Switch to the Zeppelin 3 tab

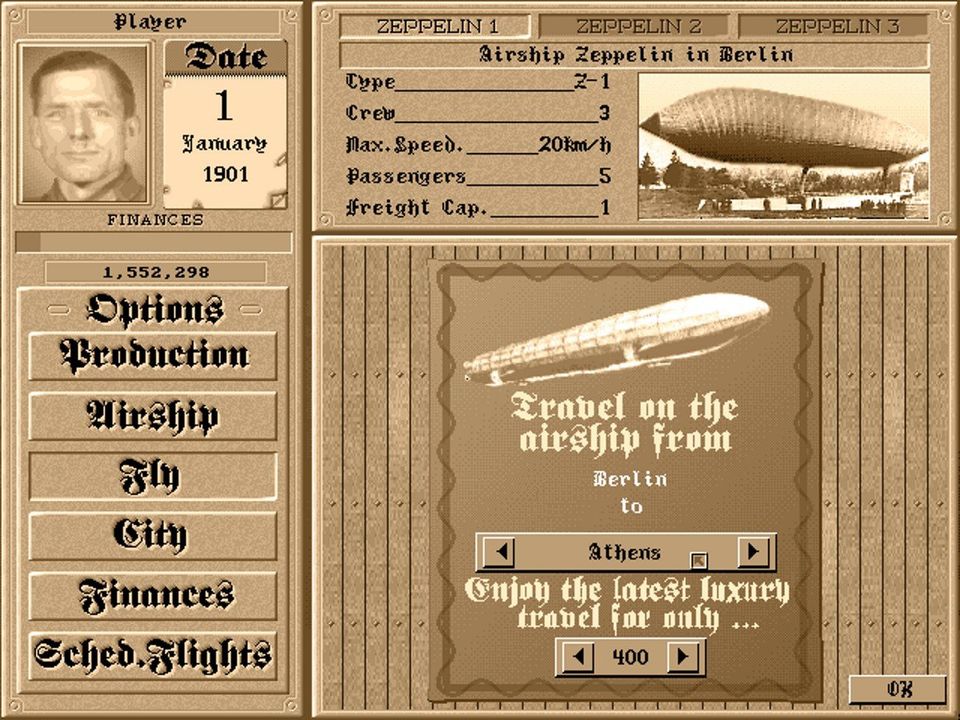coord(837,27)
